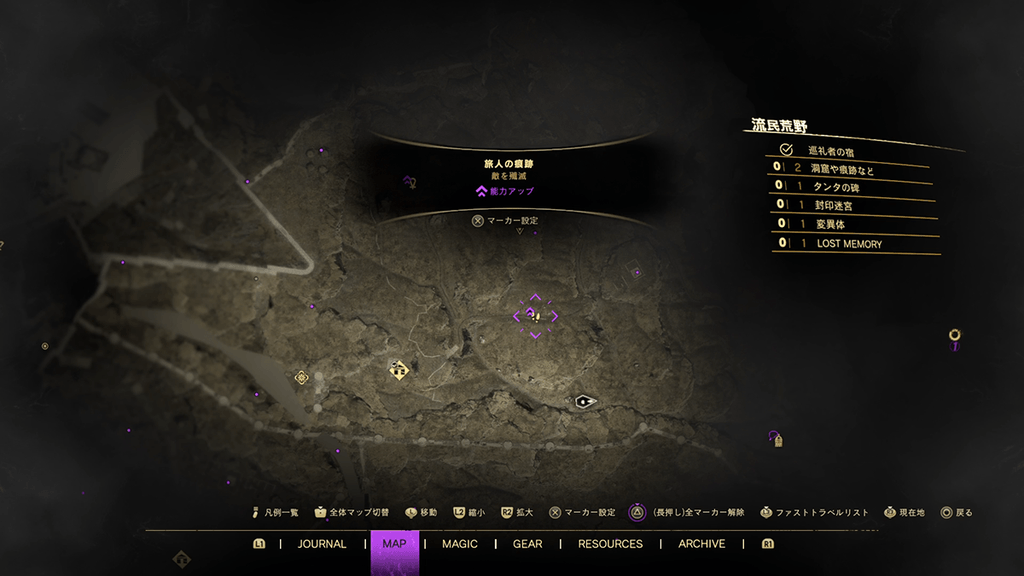Select the MAP tab
1024x576 pixels.
394,544
